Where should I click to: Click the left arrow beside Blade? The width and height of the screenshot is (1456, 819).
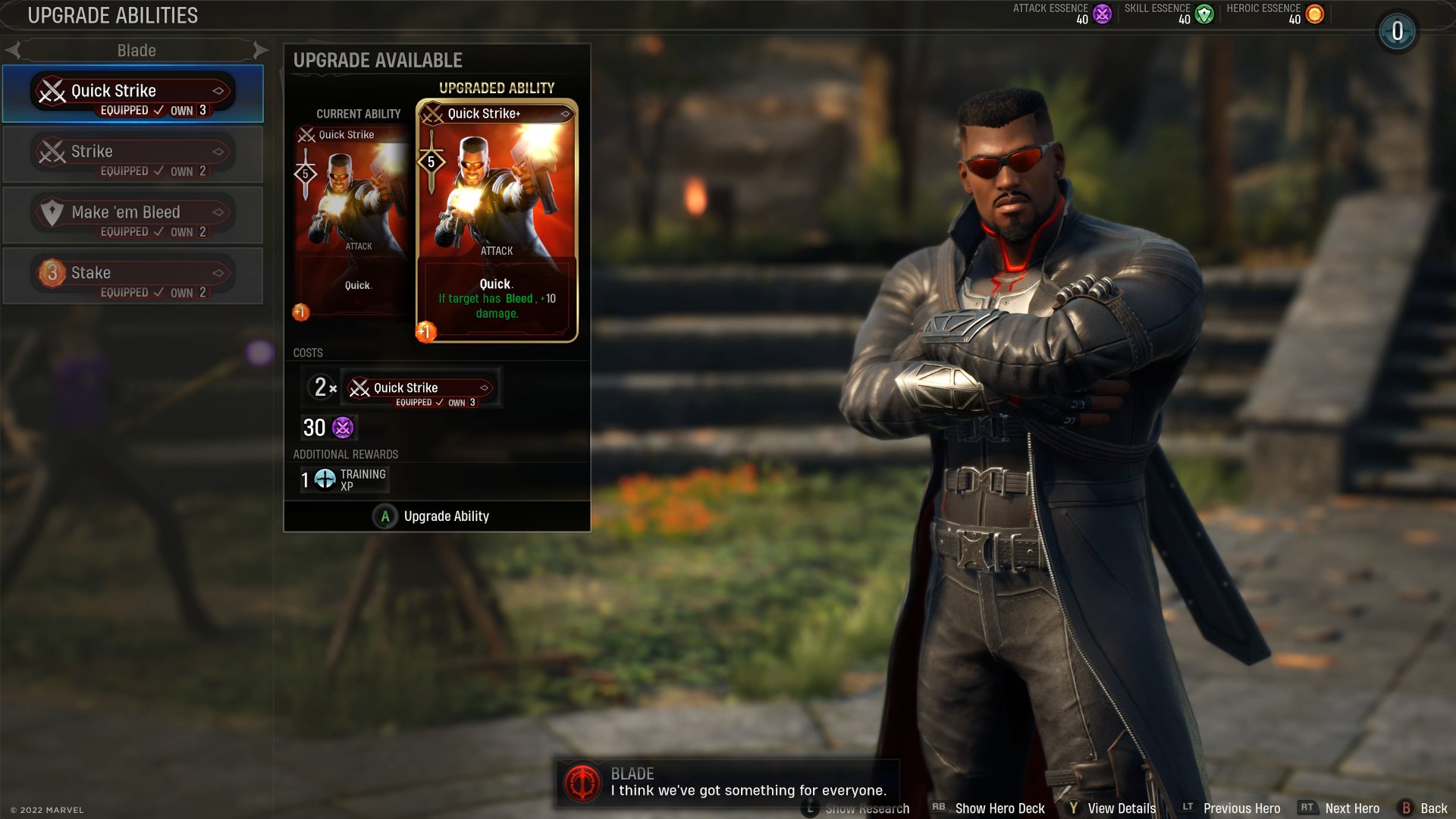click(x=13, y=50)
